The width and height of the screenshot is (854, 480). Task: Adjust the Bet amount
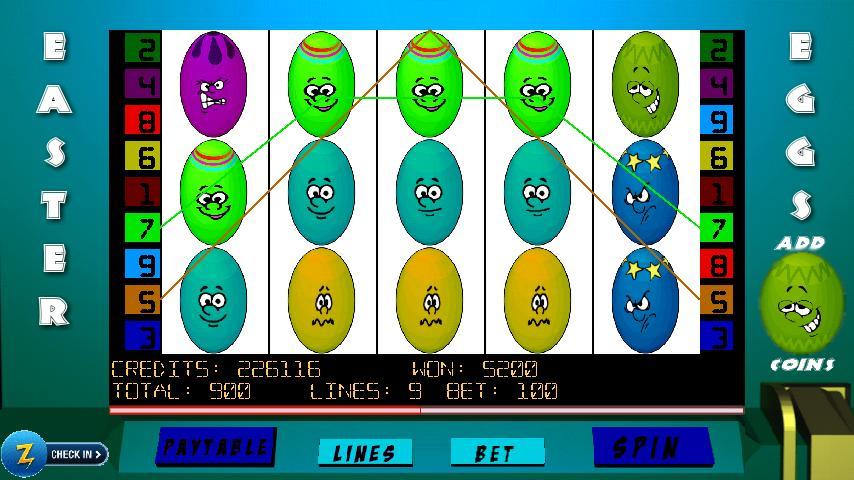(x=496, y=453)
